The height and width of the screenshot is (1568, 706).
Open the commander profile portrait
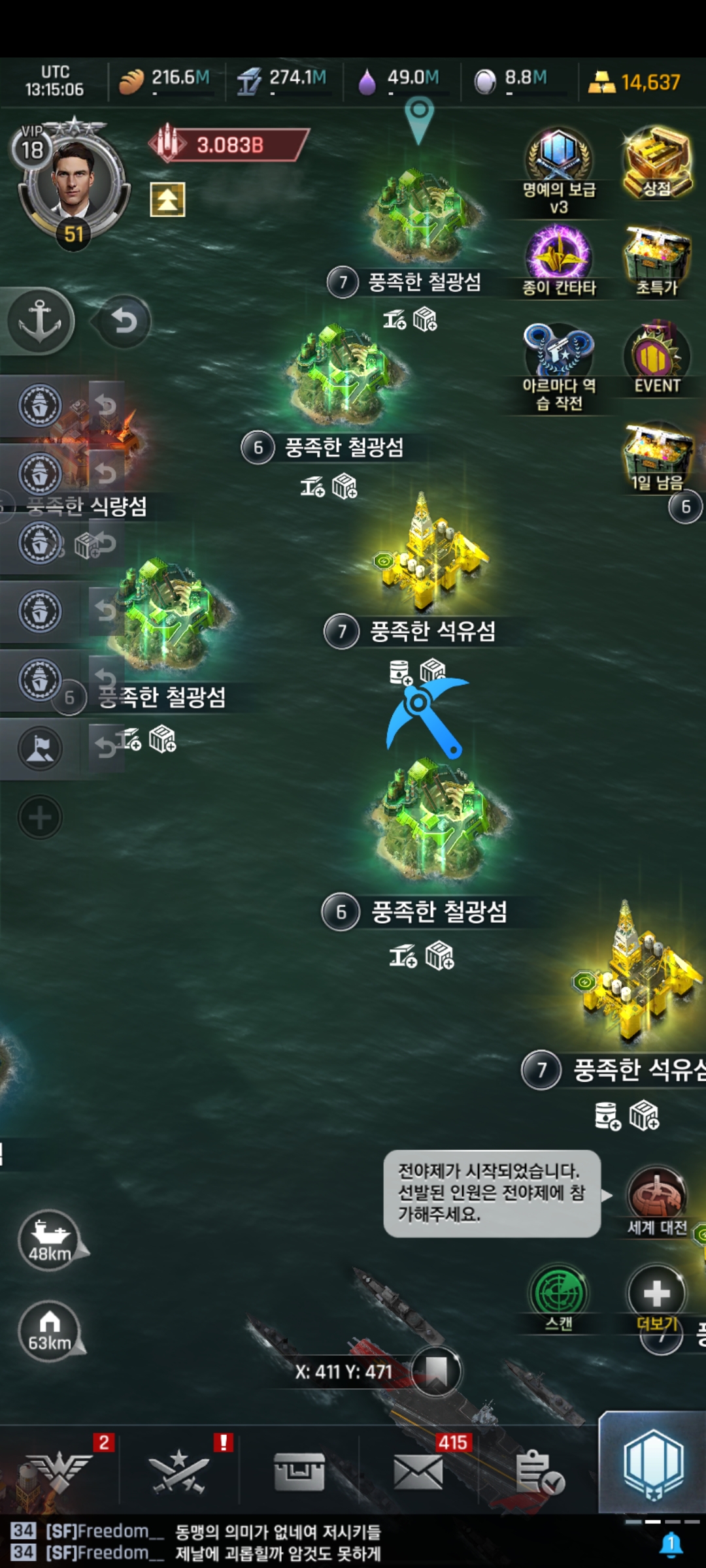(72, 180)
